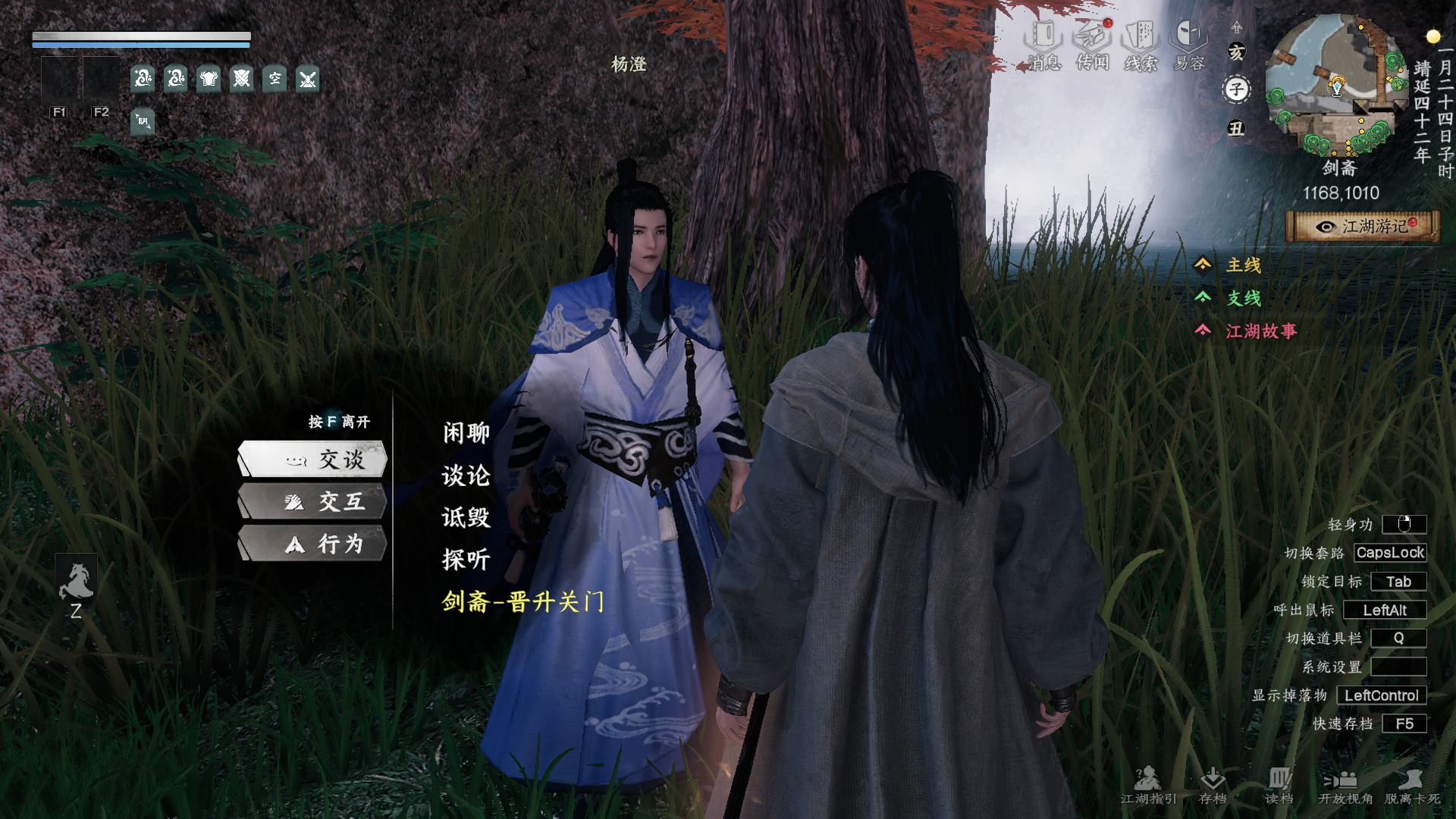Choose the 剑斋-晋升关门 quest dialogue option
This screenshot has height=819, width=1456.
(x=522, y=601)
